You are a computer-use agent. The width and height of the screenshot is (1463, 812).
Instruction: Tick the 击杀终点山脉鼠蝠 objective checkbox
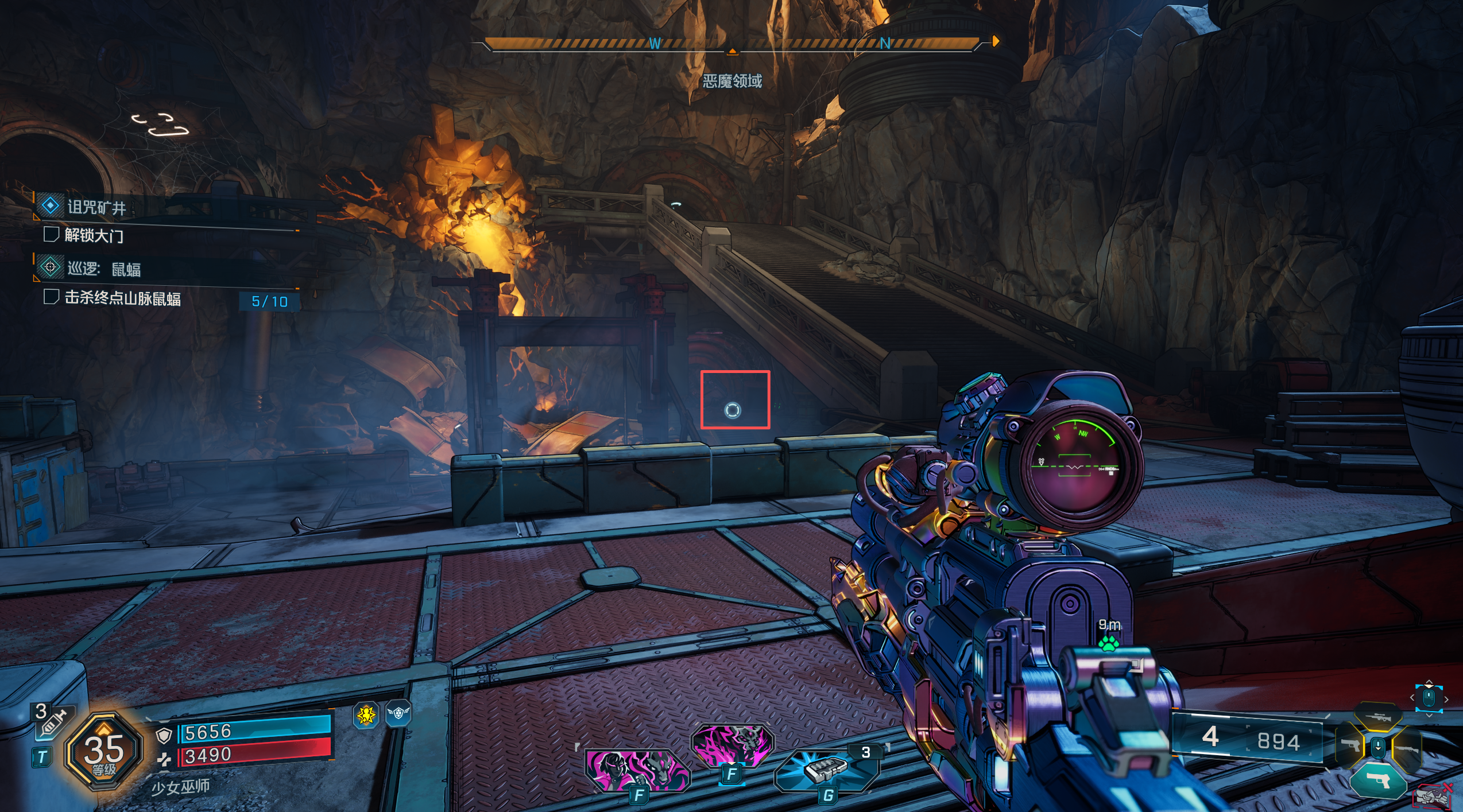click(51, 297)
